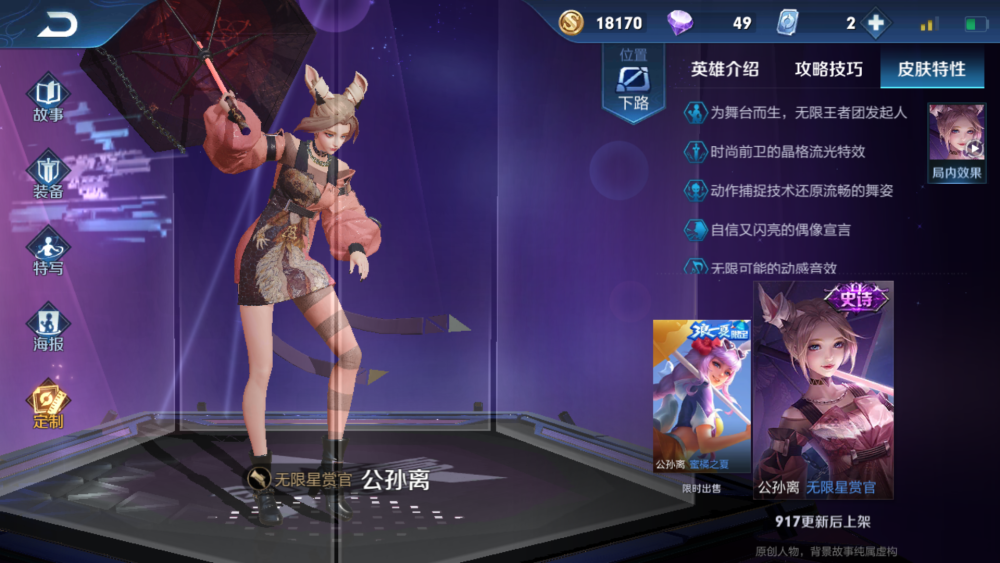Screen dimensions: 1000x563
Task: Add more tickets with the plus button
Action: [x=875, y=23]
